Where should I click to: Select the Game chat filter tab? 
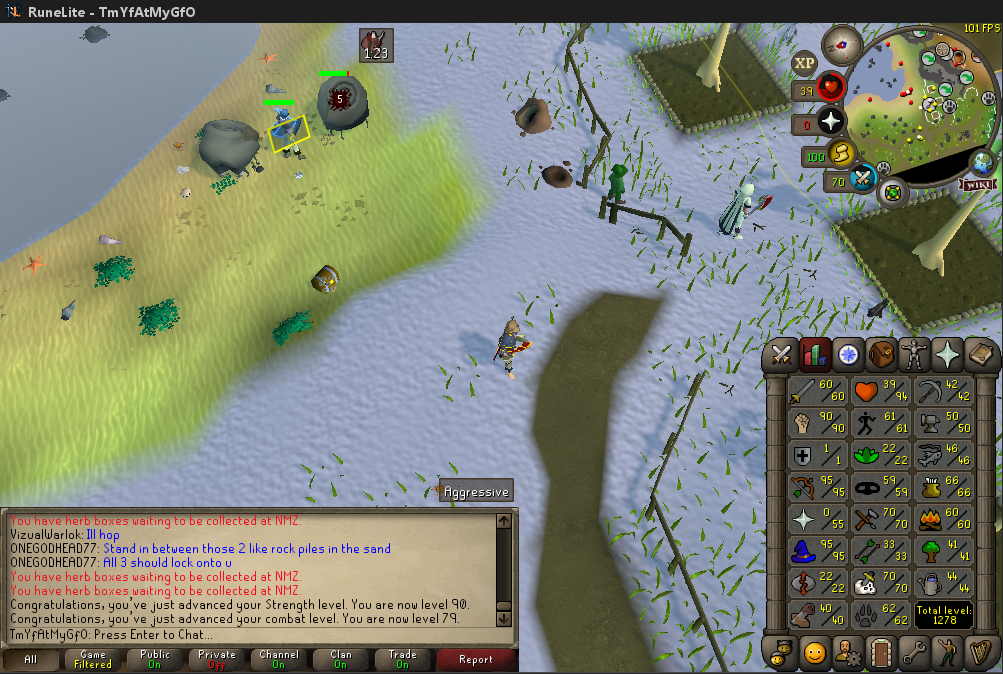click(x=93, y=660)
